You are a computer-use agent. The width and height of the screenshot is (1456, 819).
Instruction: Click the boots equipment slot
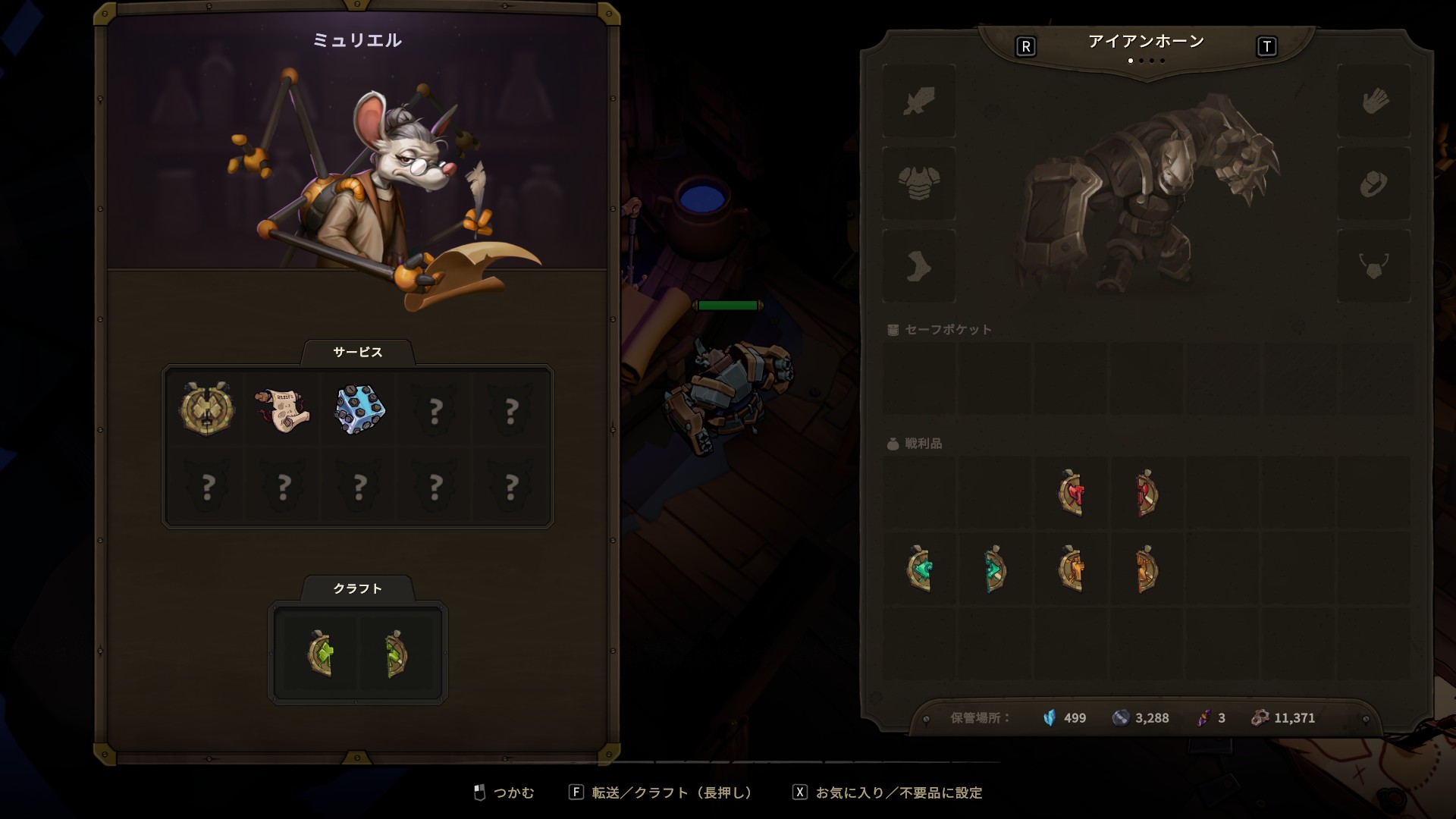tap(918, 266)
